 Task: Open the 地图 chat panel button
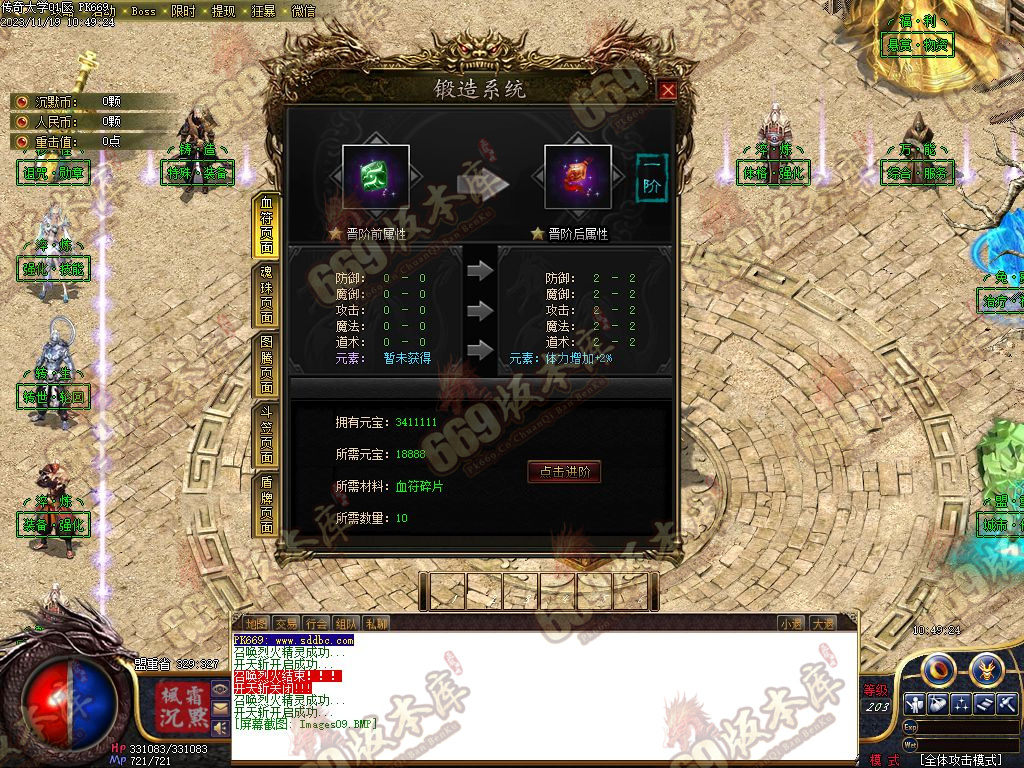point(256,623)
